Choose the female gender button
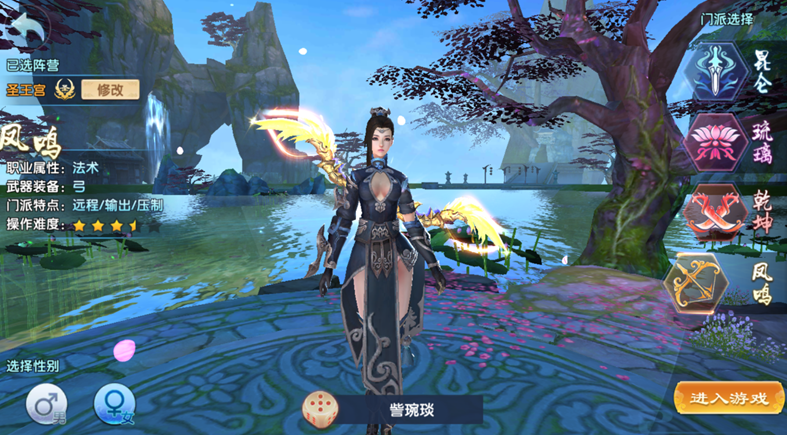 pyautogui.click(x=114, y=405)
